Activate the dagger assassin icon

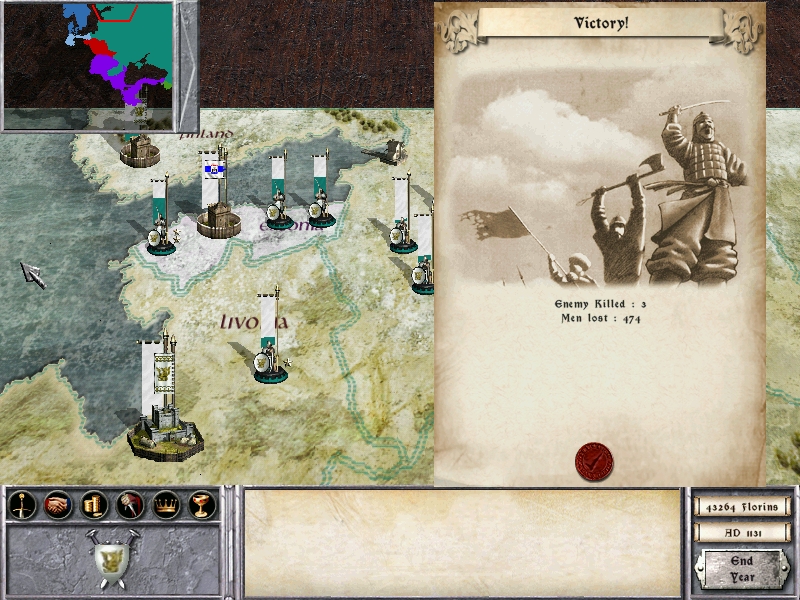pyautogui.click(x=128, y=506)
